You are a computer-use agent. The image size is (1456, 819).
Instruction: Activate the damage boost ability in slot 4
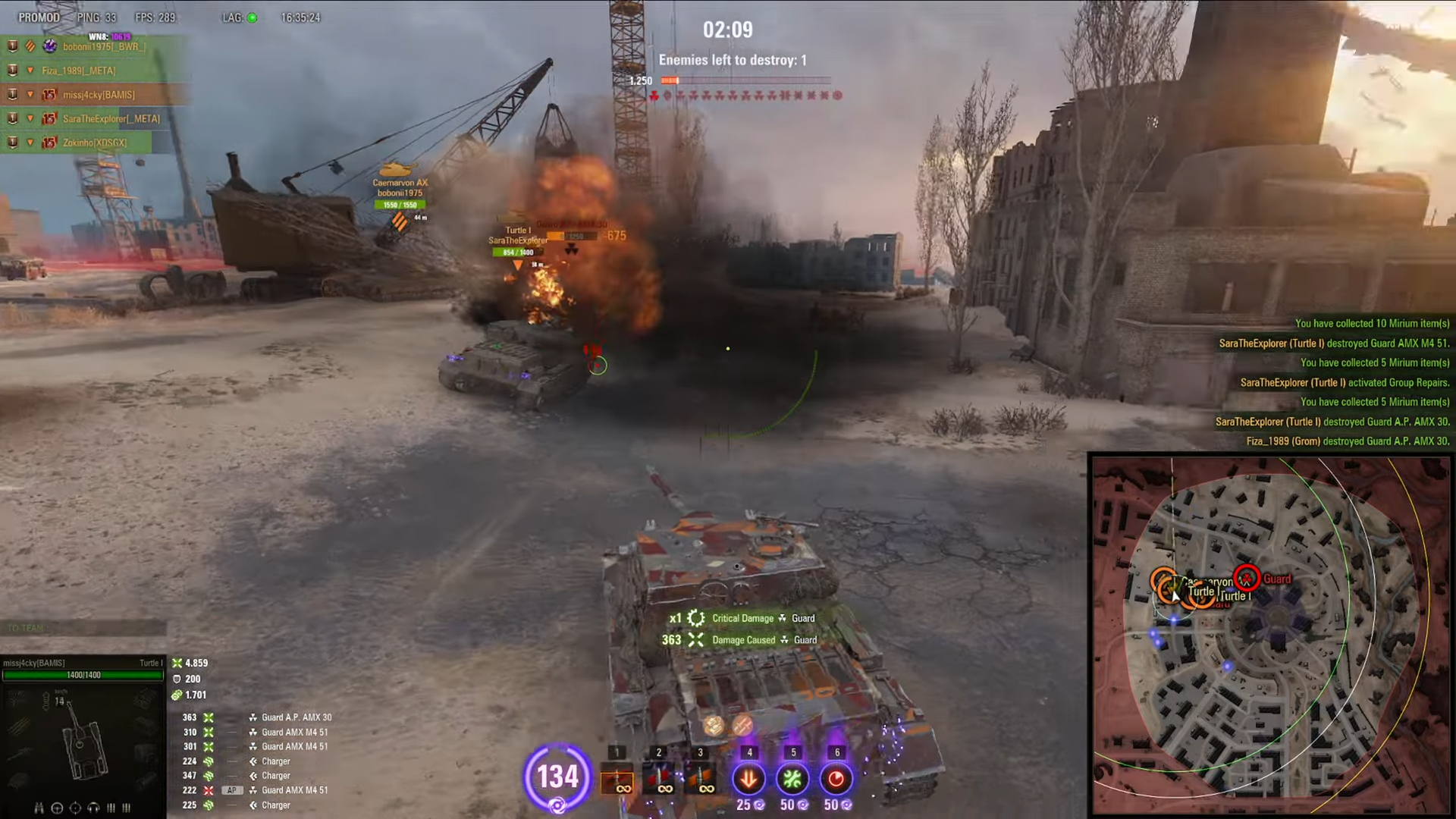tap(749, 779)
